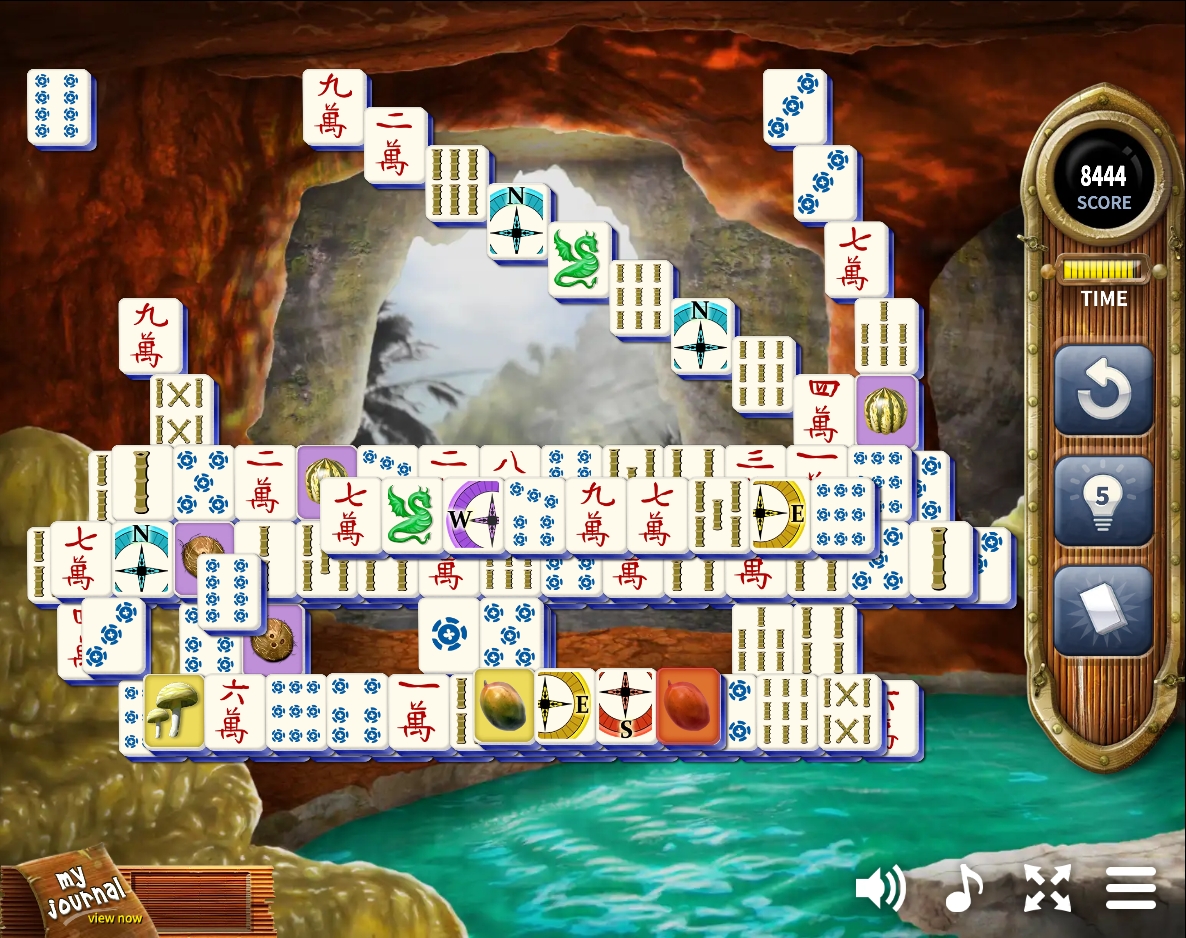1186x938 pixels.
Task: Select the six wan character tile
Action: tap(235, 712)
